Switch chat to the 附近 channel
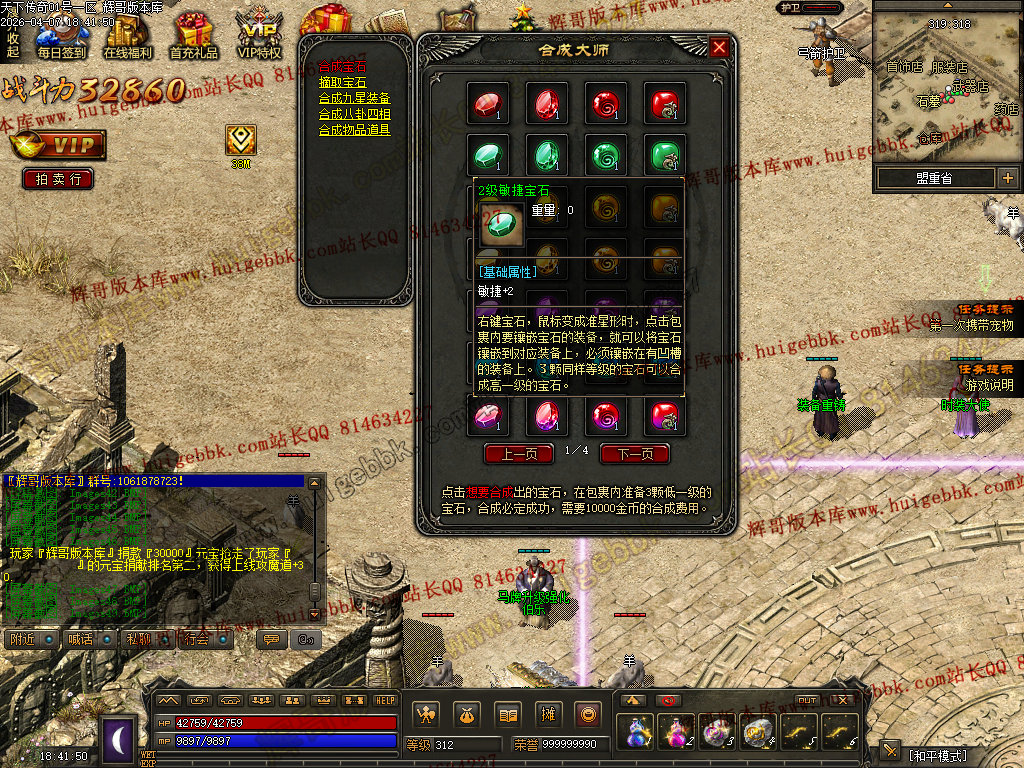The width and height of the screenshot is (1024, 768). pyautogui.click(x=30, y=639)
